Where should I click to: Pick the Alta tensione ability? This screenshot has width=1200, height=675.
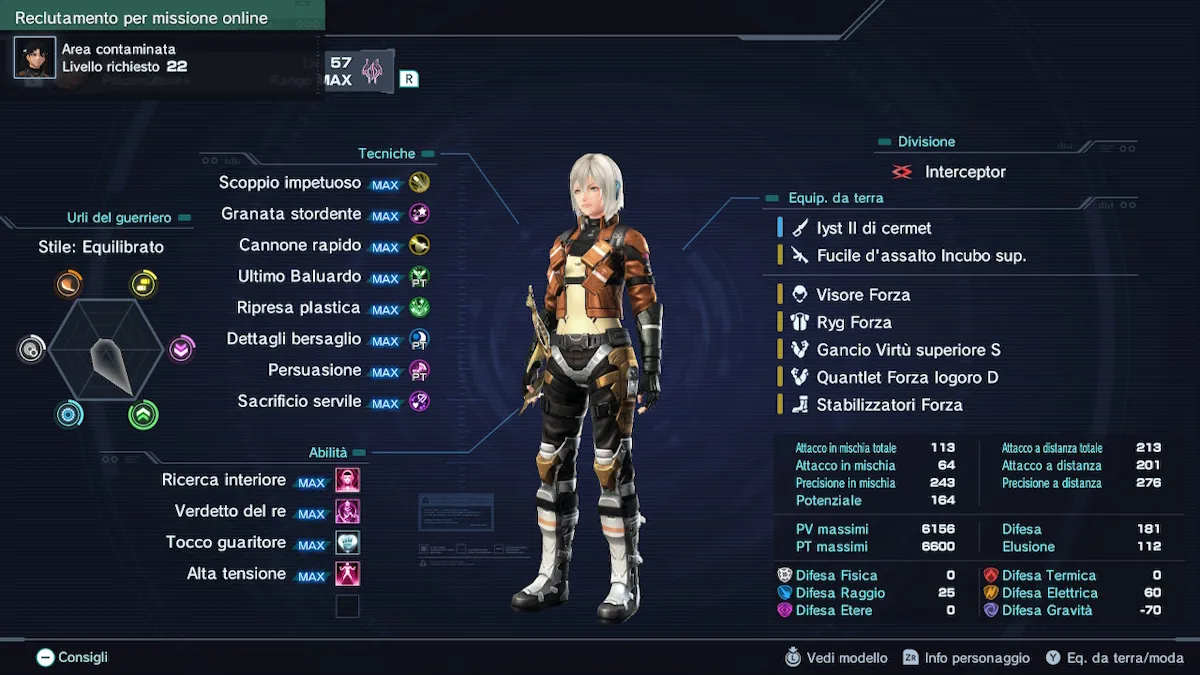point(236,574)
